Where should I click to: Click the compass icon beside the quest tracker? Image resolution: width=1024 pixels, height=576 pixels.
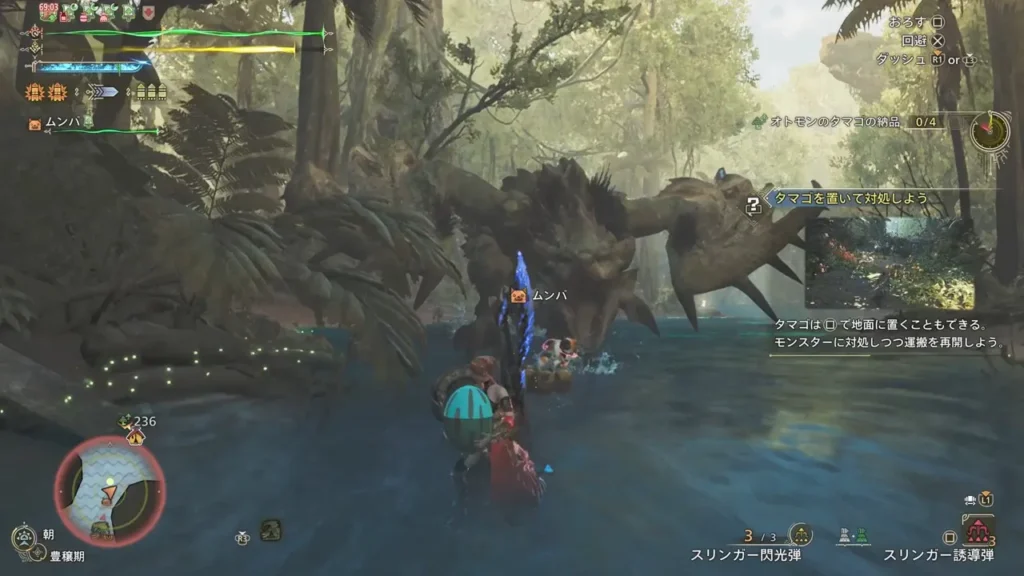(x=989, y=130)
